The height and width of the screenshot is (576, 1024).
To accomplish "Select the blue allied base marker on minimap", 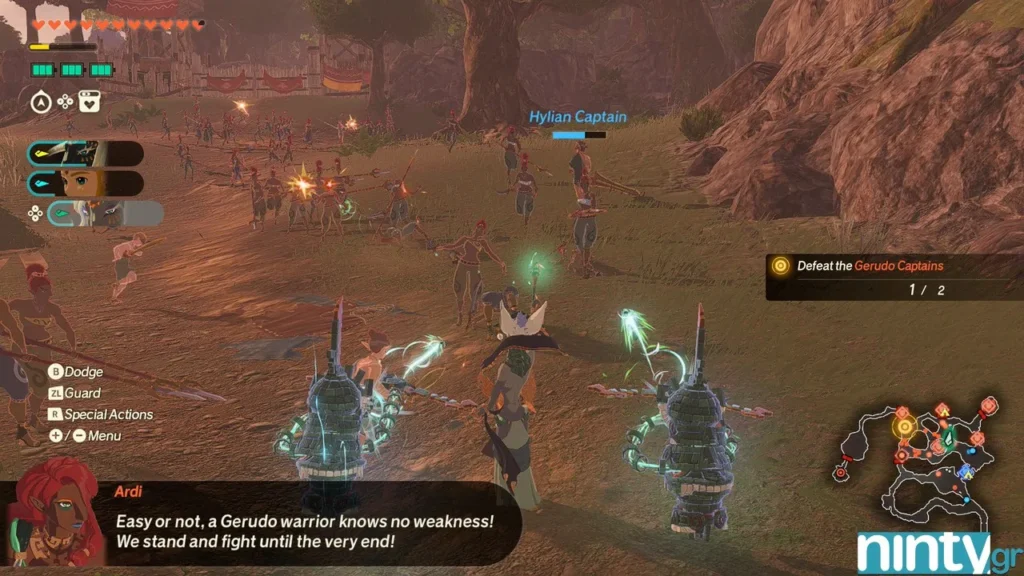I will click(x=965, y=471).
